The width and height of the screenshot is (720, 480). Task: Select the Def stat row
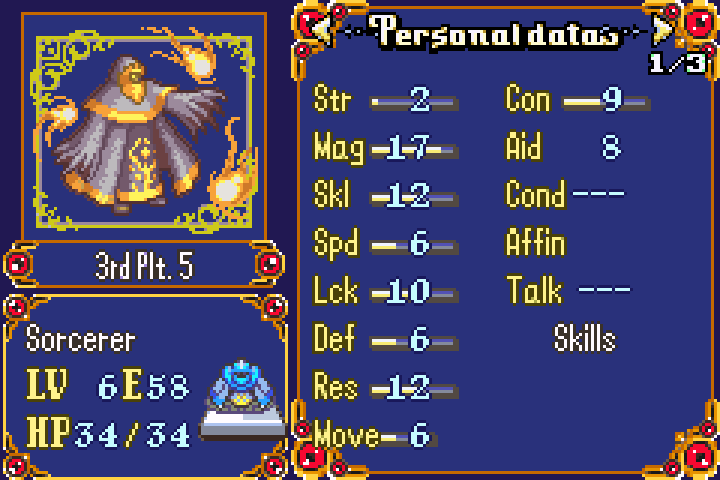(385, 340)
